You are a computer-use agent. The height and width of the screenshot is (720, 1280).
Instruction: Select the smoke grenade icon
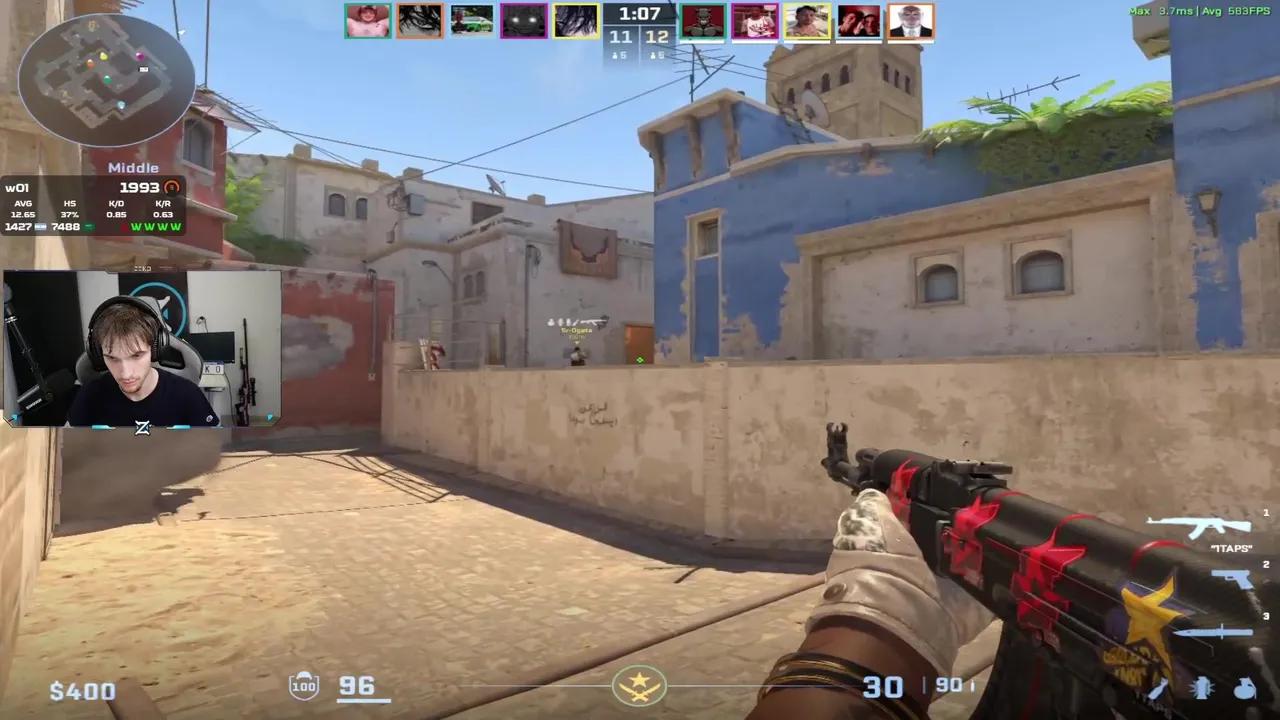[x=1245, y=690]
